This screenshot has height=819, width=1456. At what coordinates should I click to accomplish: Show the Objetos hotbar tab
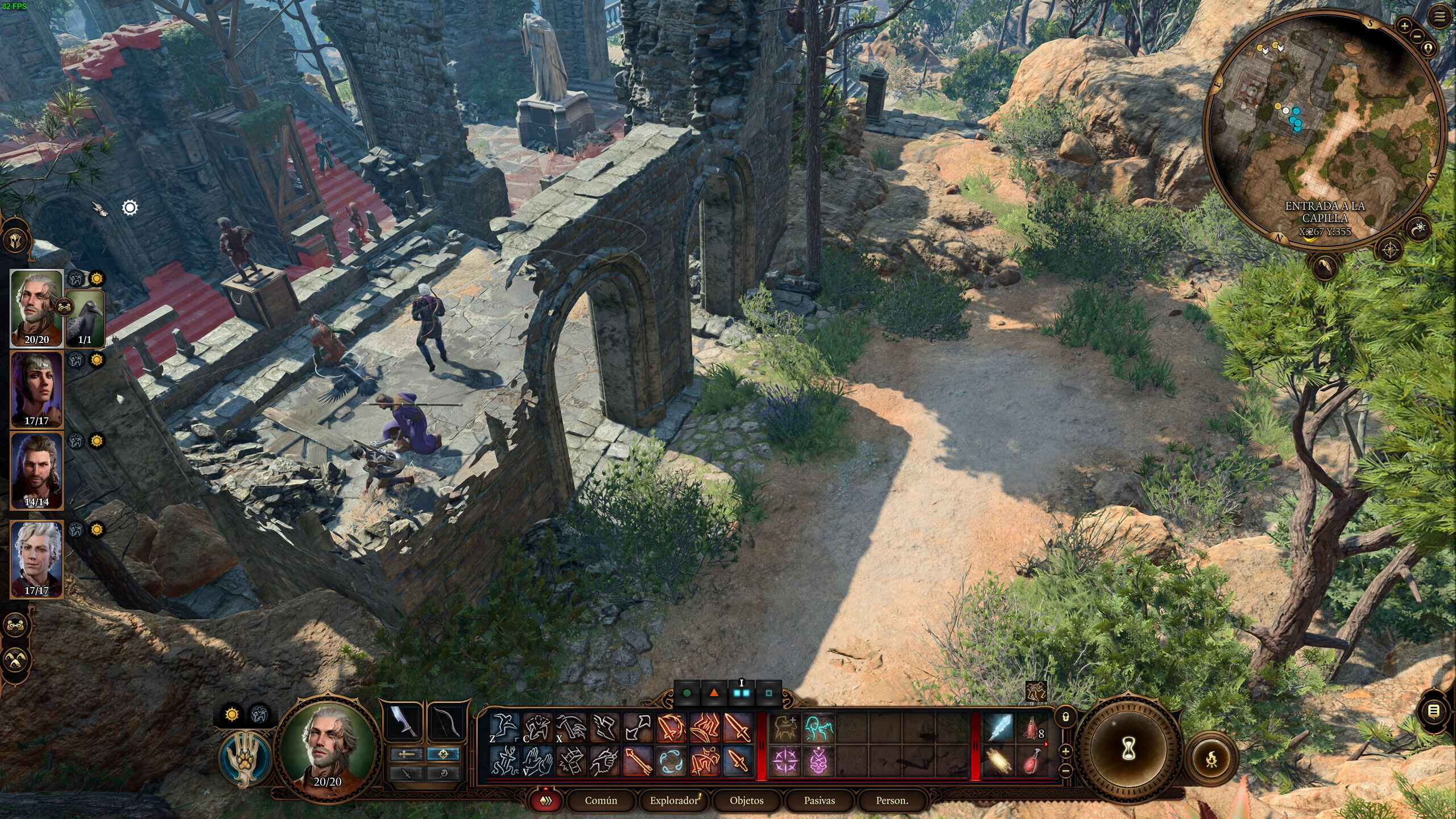pos(746,801)
